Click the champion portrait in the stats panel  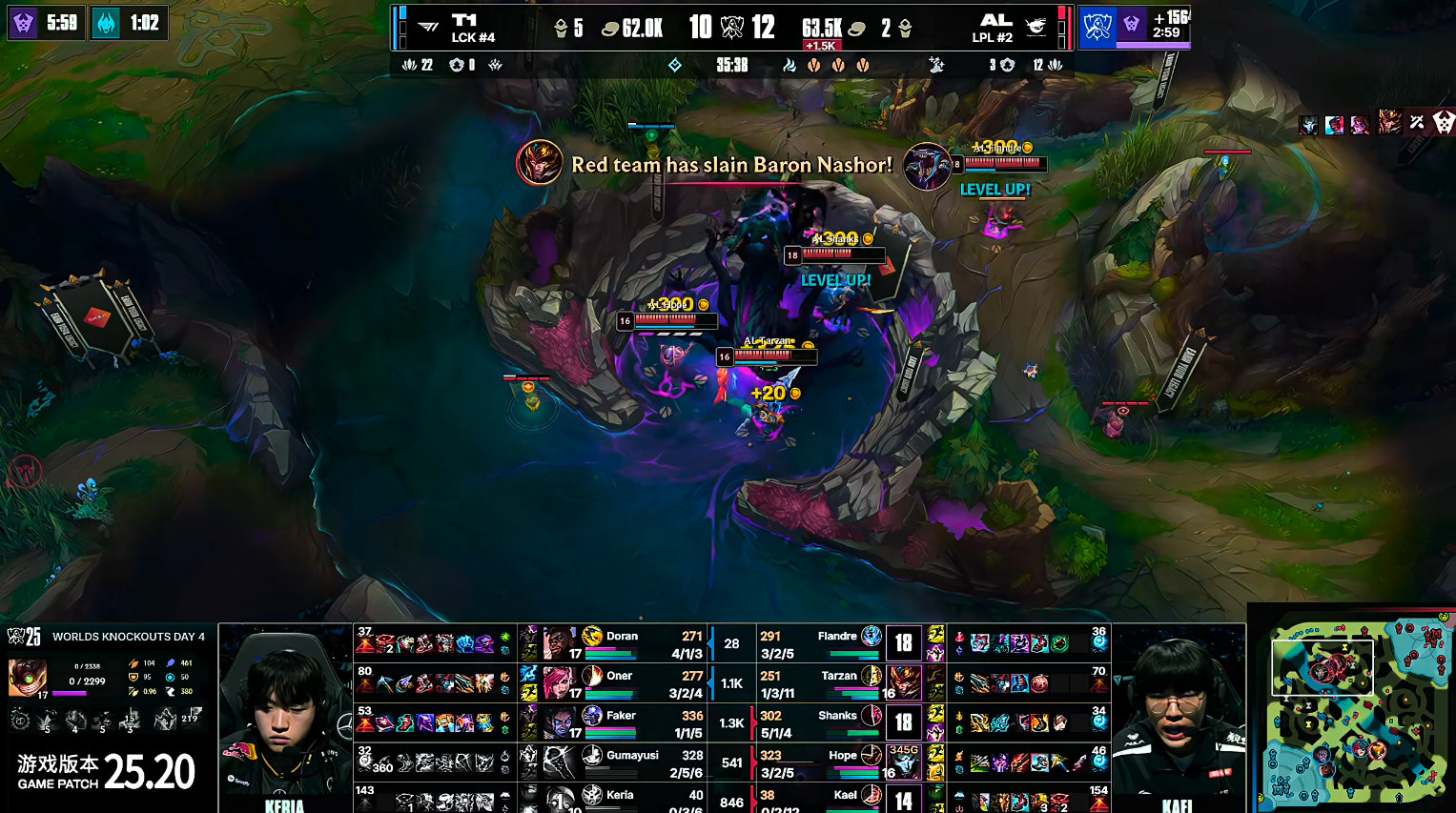(x=28, y=679)
